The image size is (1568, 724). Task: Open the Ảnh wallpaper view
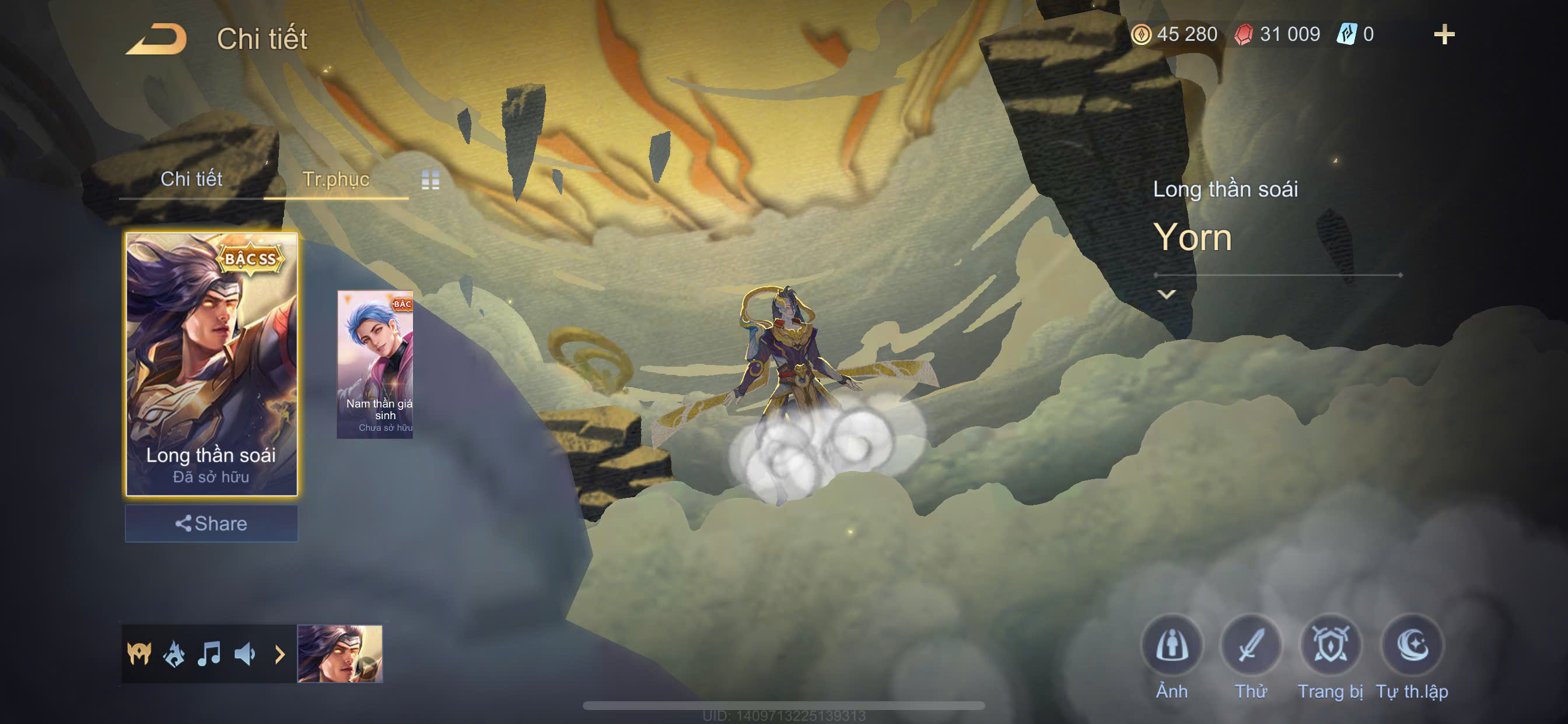(x=1171, y=646)
